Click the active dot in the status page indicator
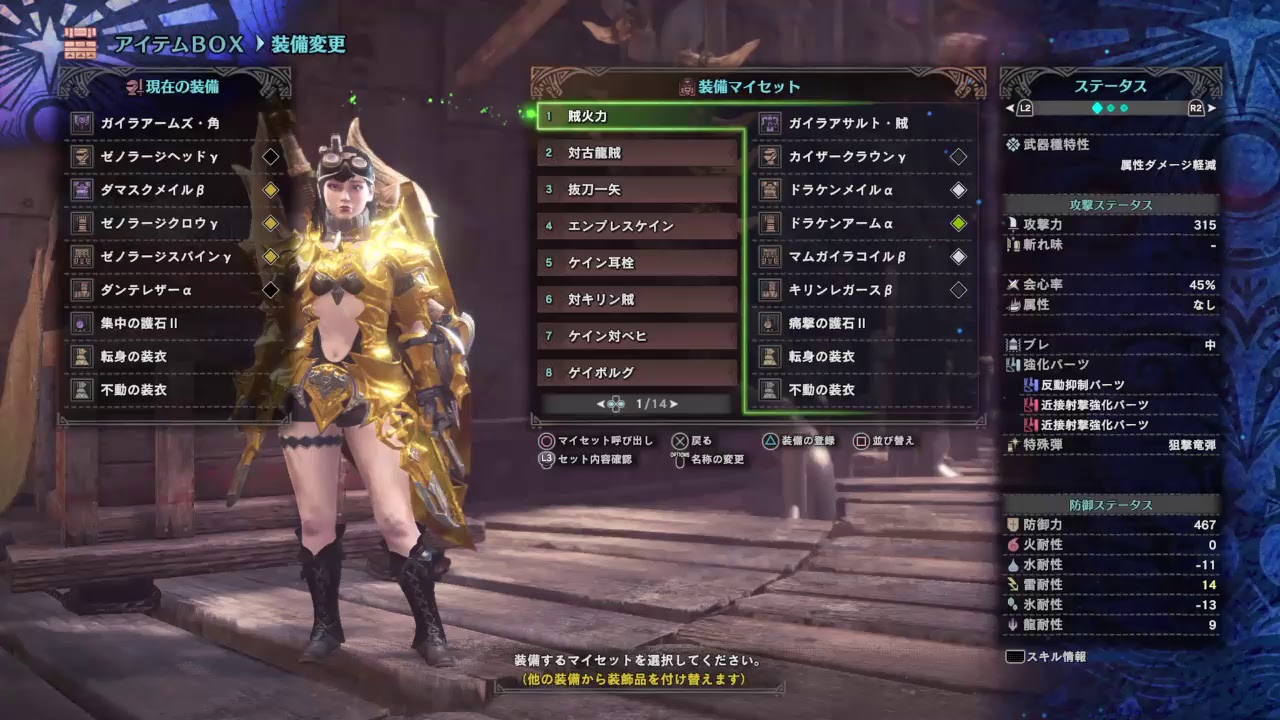1280x720 pixels. click(x=1095, y=110)
